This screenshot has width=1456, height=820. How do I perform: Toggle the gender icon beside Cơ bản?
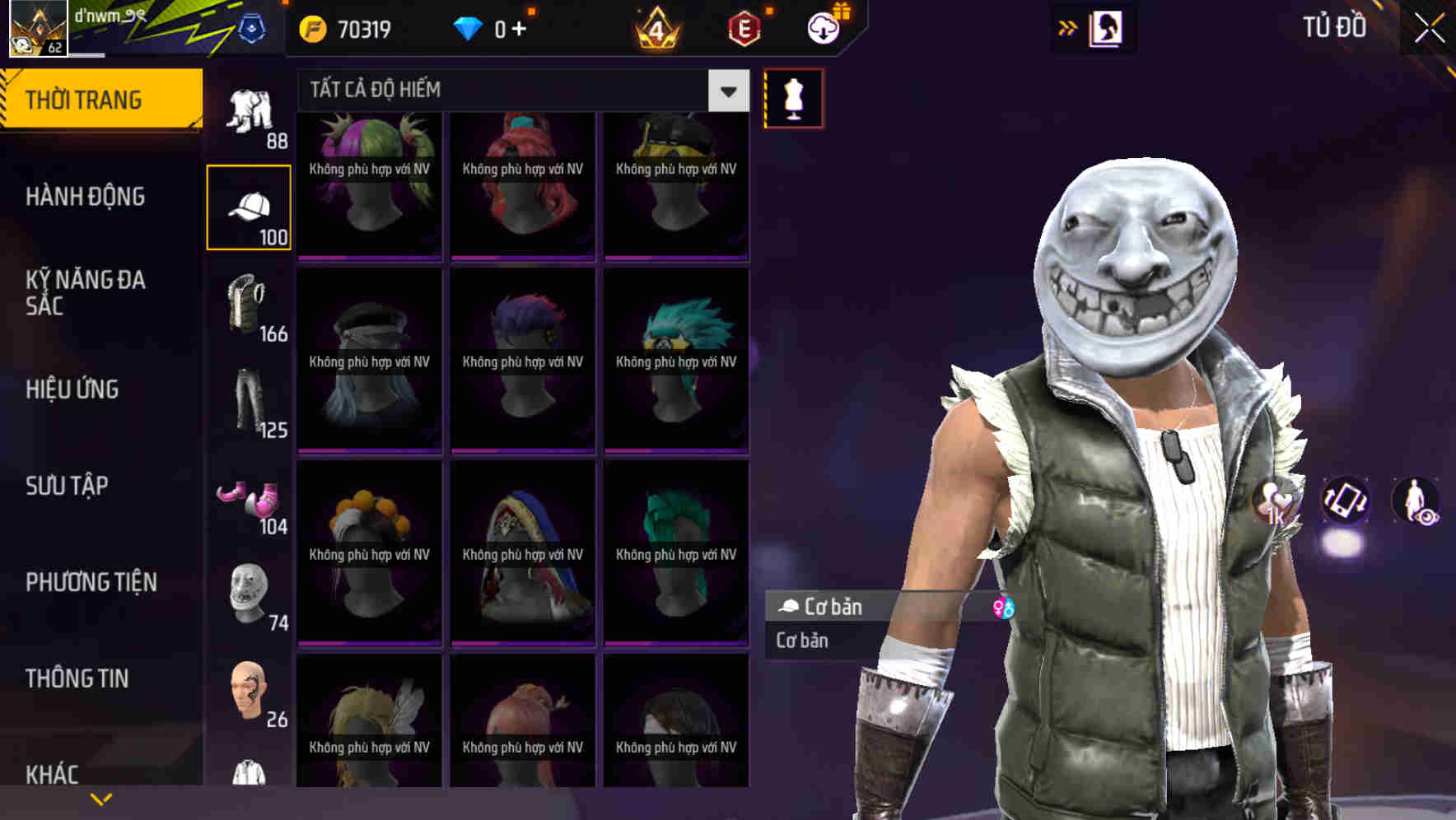[1004, 607]
